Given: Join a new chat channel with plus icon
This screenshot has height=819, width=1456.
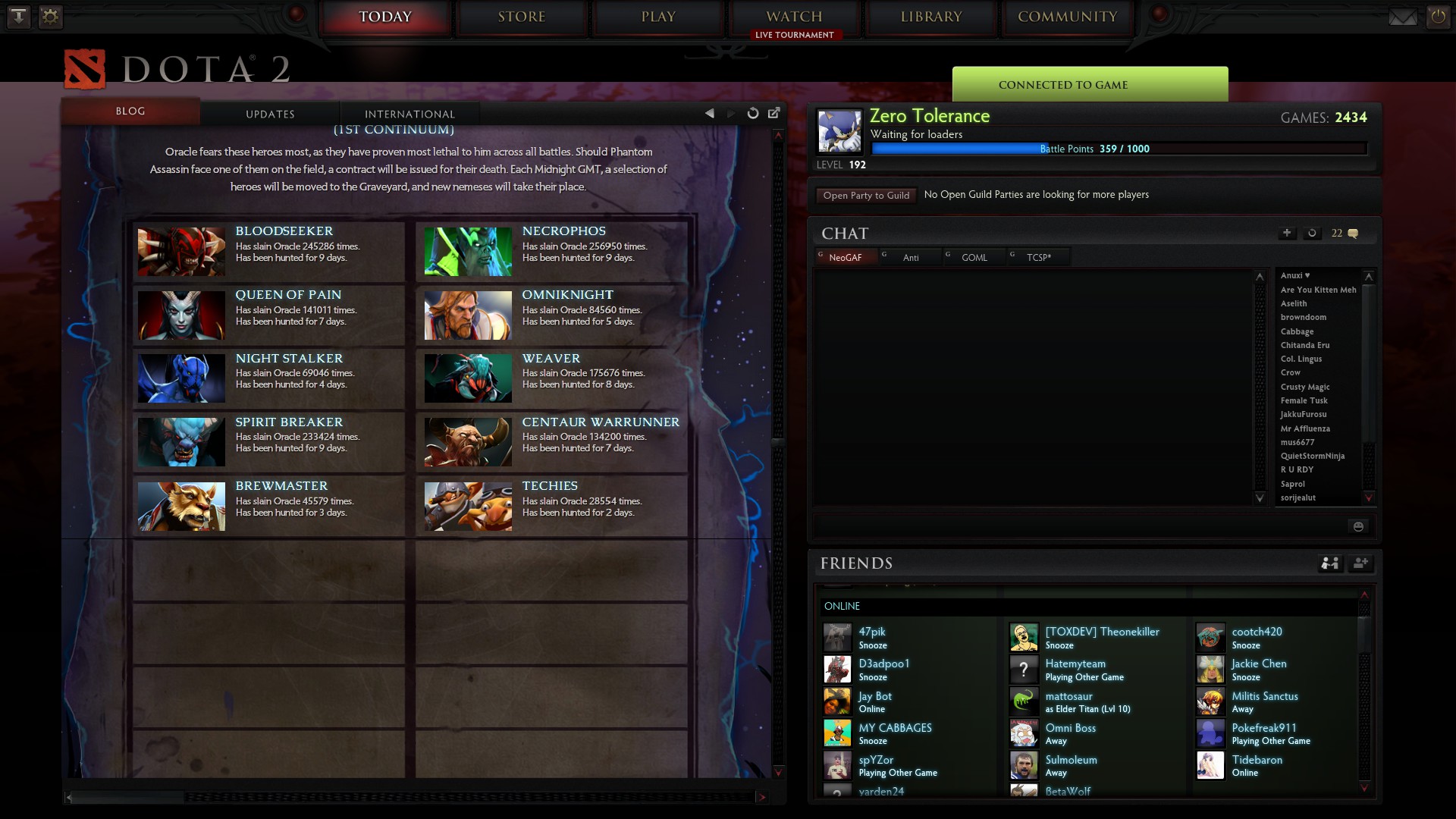Looking at the screenshot, I should (x=1287, y=234).
